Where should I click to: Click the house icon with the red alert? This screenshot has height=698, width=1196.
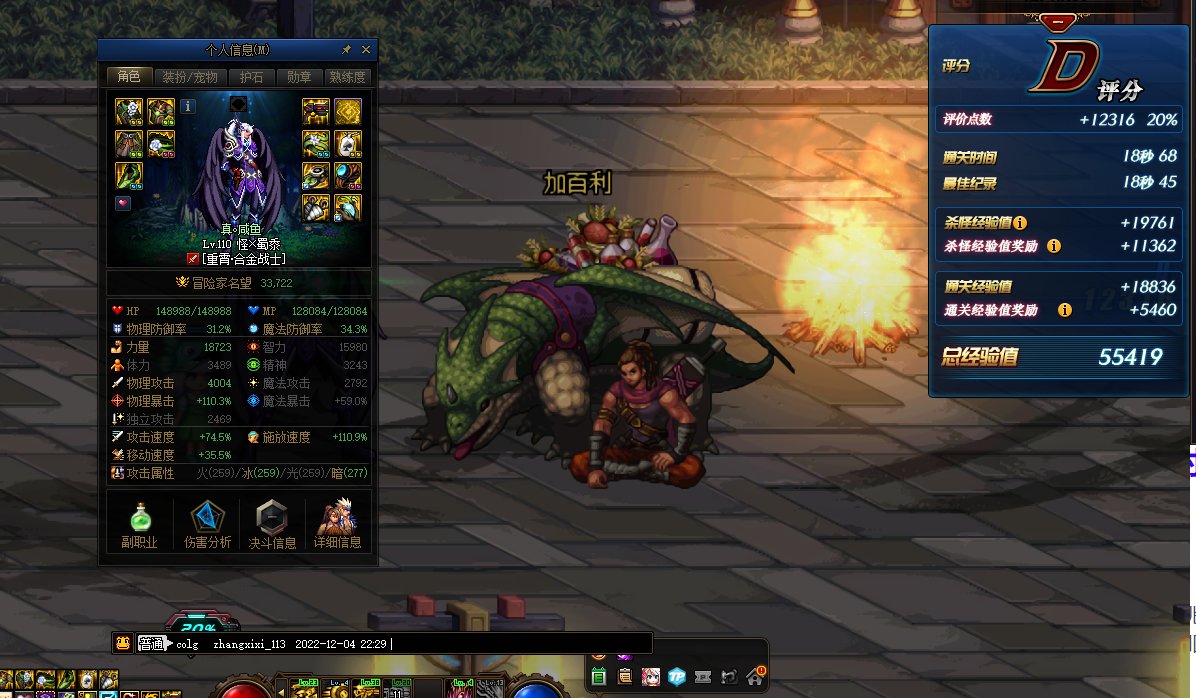pyautogui.click(x=755, y=676)
